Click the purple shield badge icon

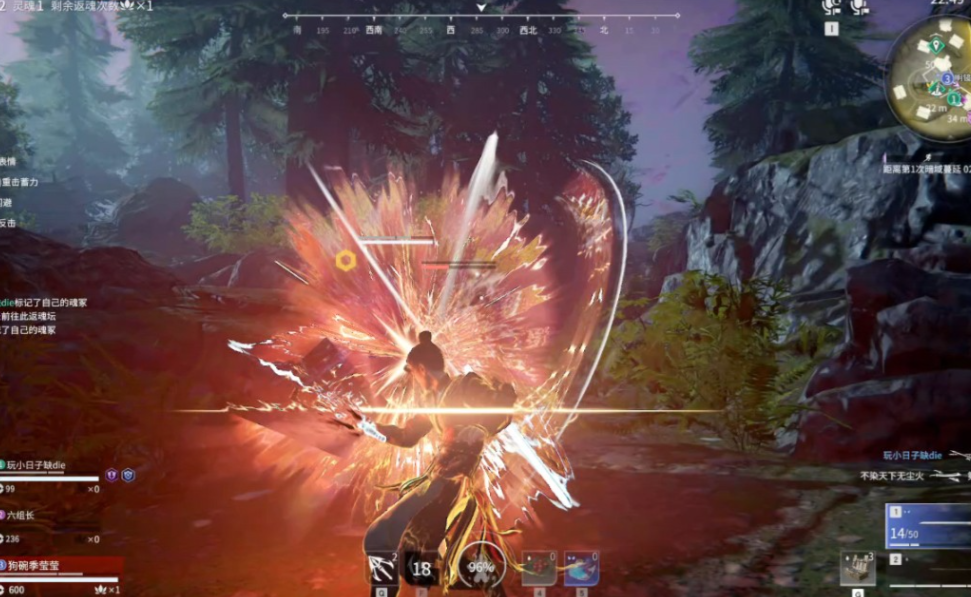pos(112,476)
